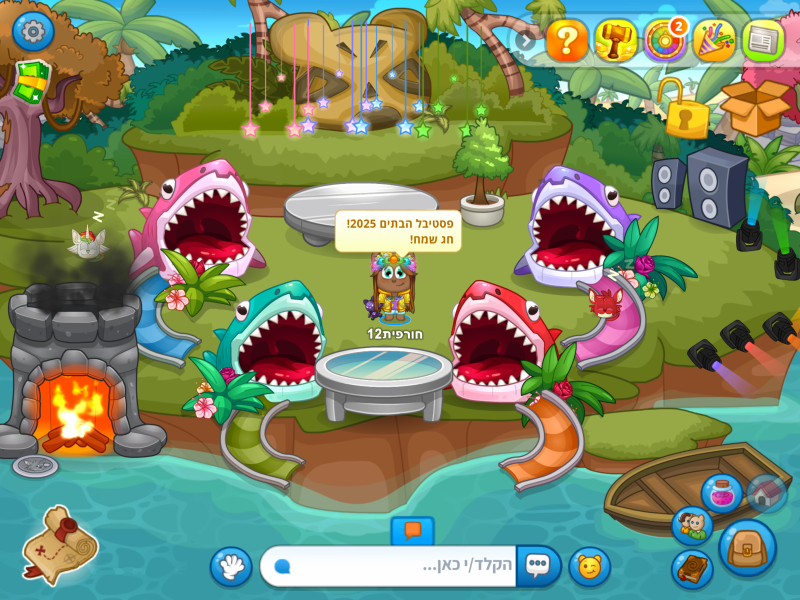Open the golden hammer icon
Screen dimensions: 800x600
click(616, 40)
